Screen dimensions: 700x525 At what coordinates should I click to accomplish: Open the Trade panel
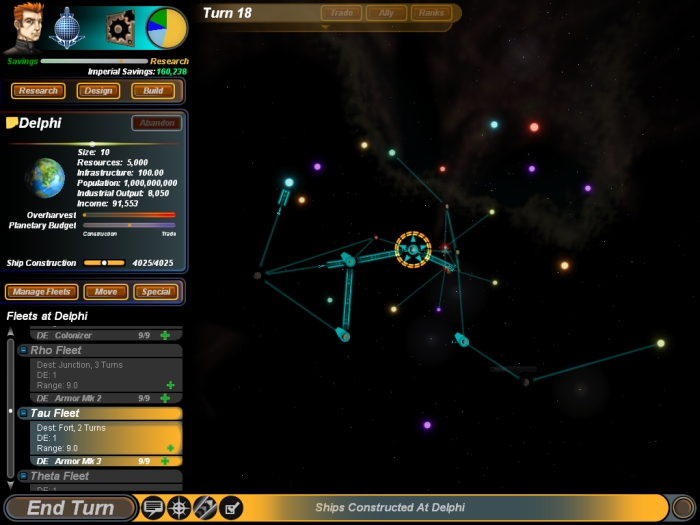click(x=341, y=13)
